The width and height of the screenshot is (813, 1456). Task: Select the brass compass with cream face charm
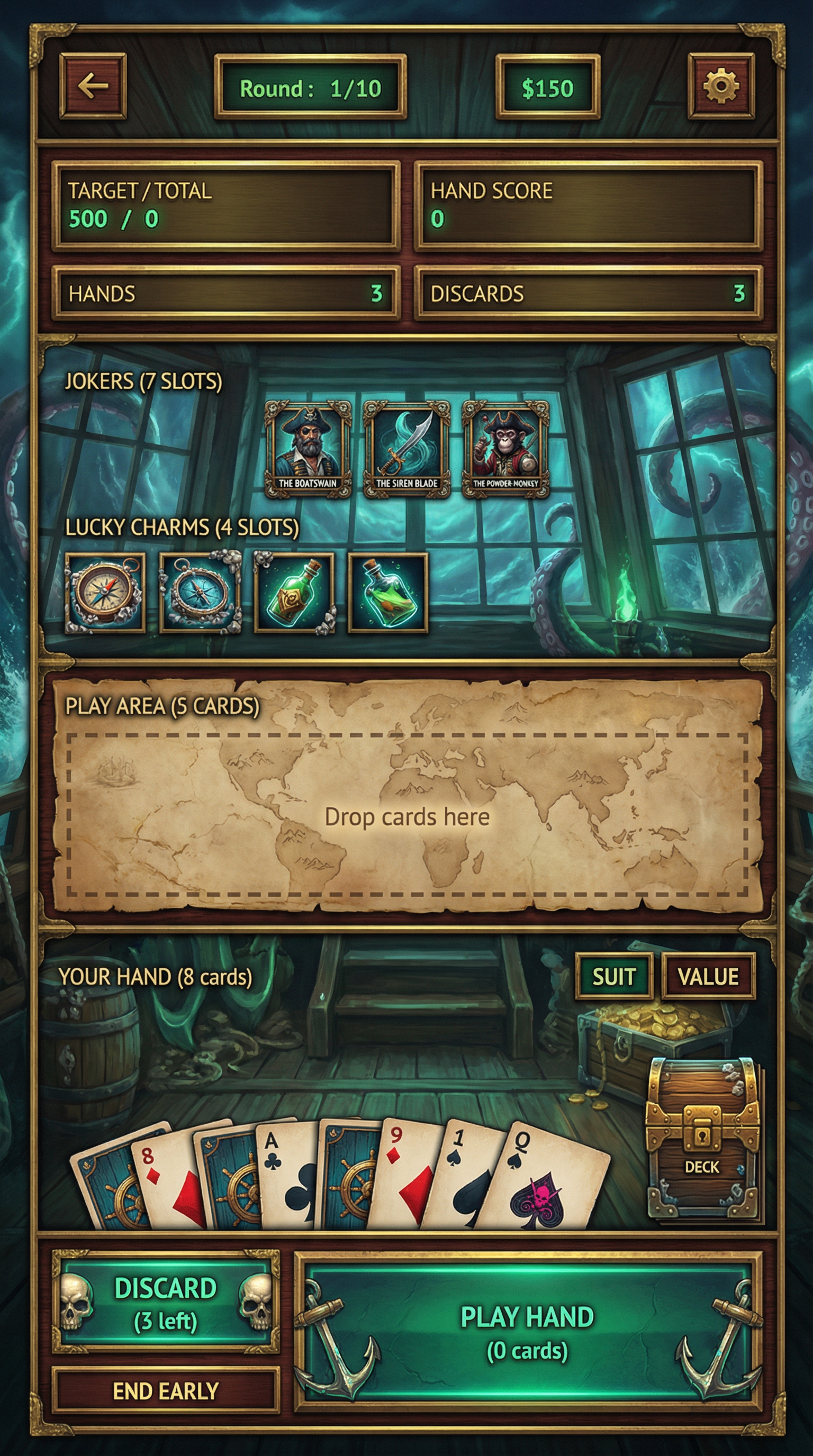pyautogui.click(x=105, y=592)
